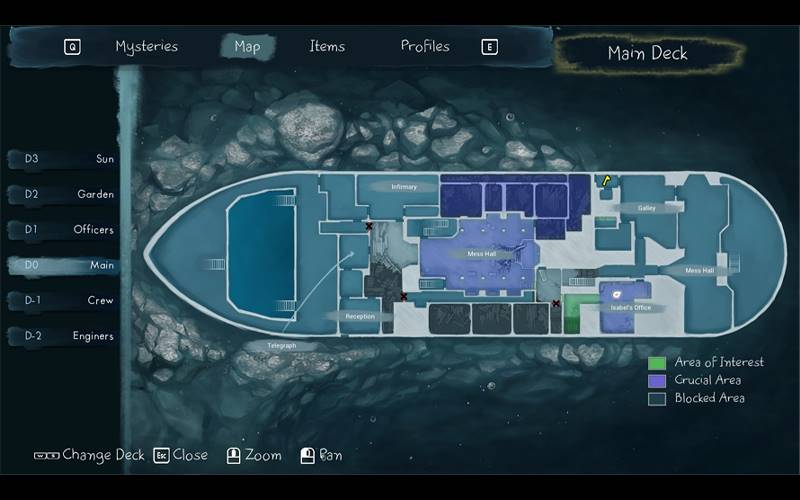Open the D-1 Crew deck
Image resolution: width=800 pixels, height=500 pixels.
tap(62, 301)
